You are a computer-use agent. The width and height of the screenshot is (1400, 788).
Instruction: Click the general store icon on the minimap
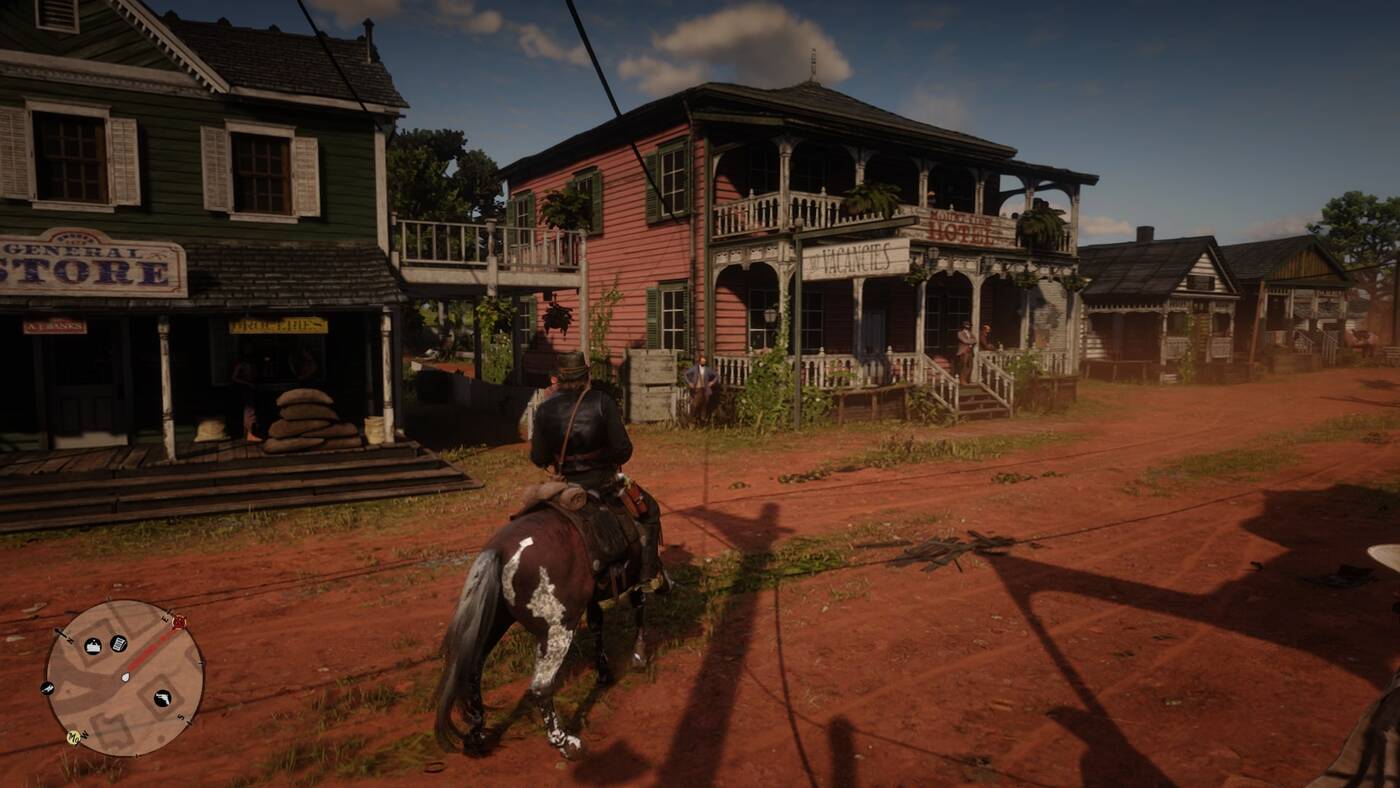pyautogui.click(x=93, y=644)
